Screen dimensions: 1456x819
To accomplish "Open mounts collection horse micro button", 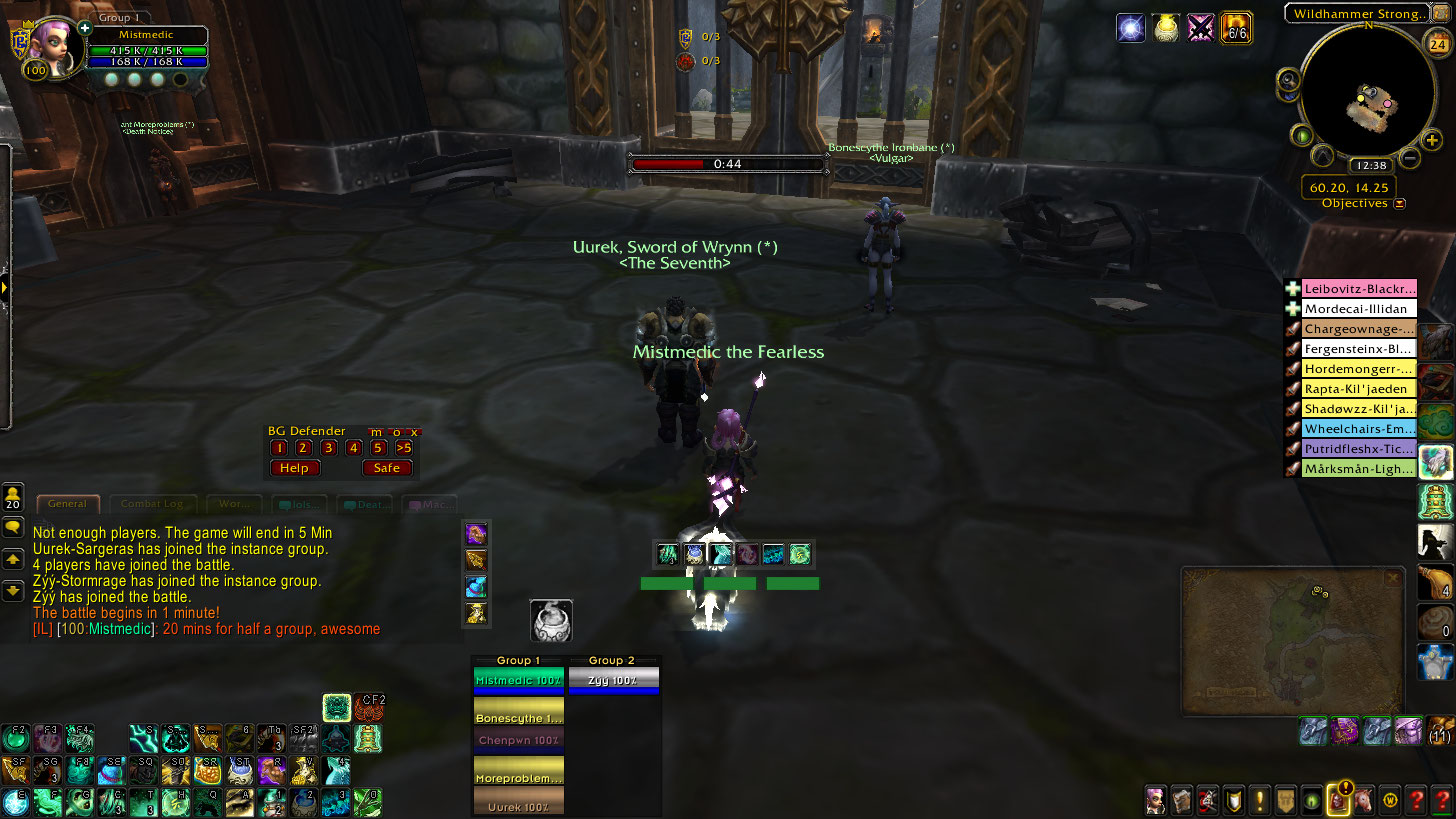I will click(x=1364, y=800).
